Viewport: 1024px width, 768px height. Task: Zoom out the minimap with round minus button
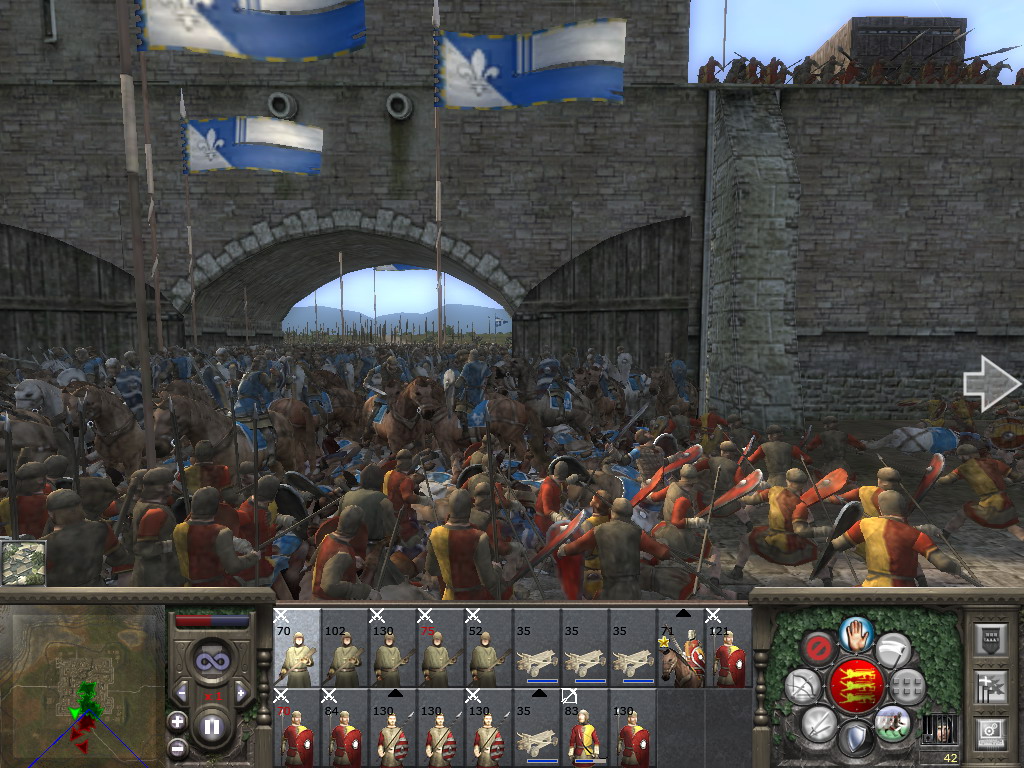(178, 747)
